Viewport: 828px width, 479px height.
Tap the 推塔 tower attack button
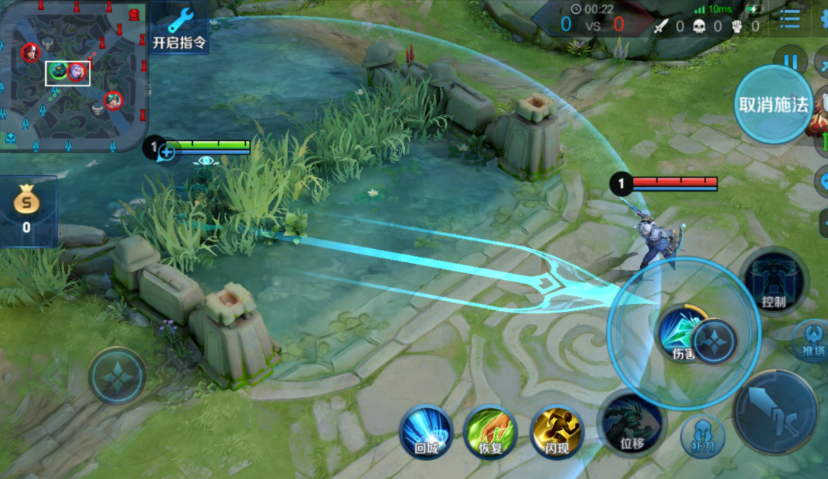coord(812,340)
